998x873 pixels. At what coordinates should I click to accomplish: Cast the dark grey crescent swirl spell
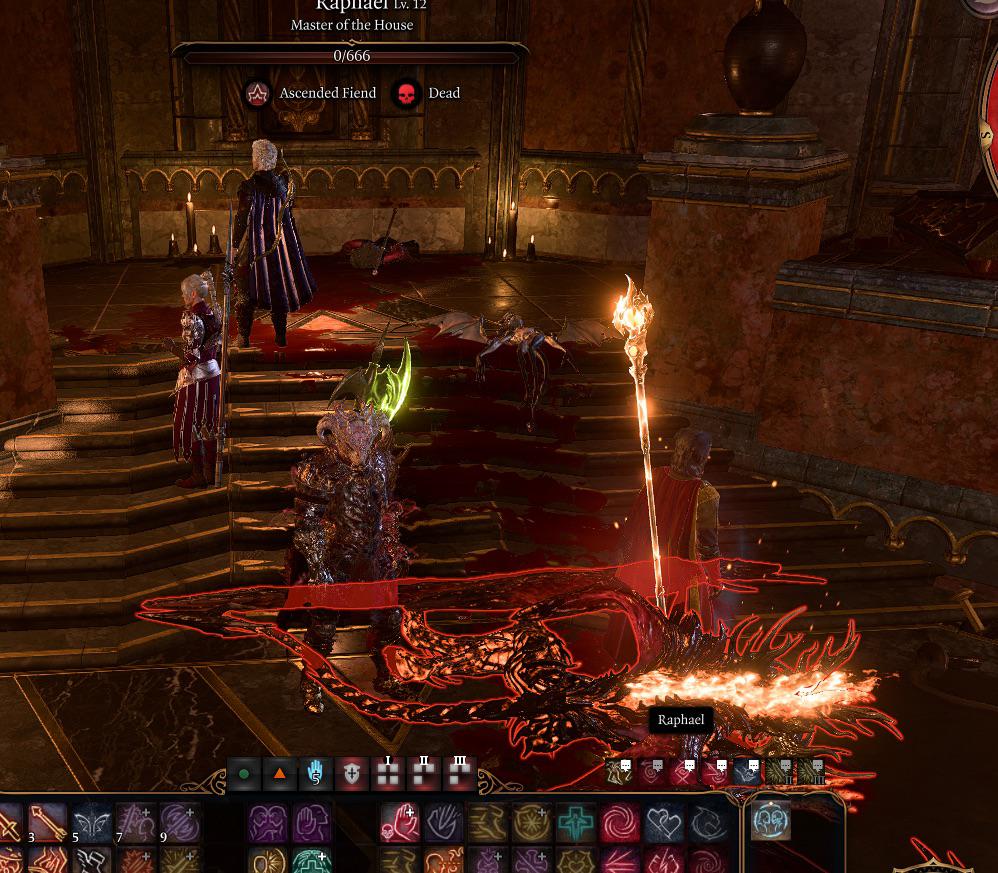(x=708, y=823)
